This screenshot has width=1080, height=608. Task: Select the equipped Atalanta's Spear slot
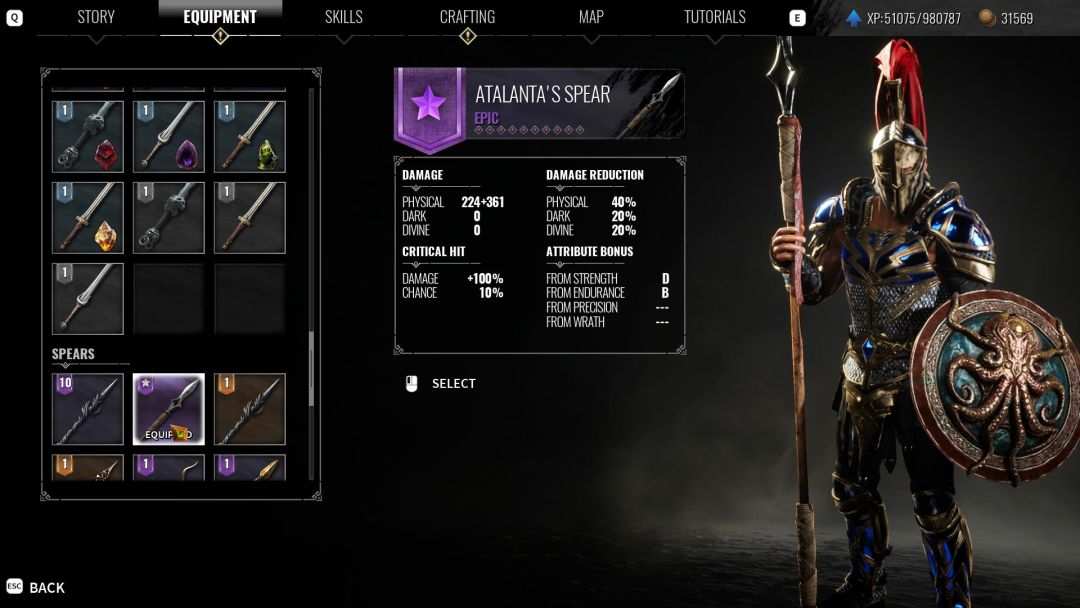169,409
